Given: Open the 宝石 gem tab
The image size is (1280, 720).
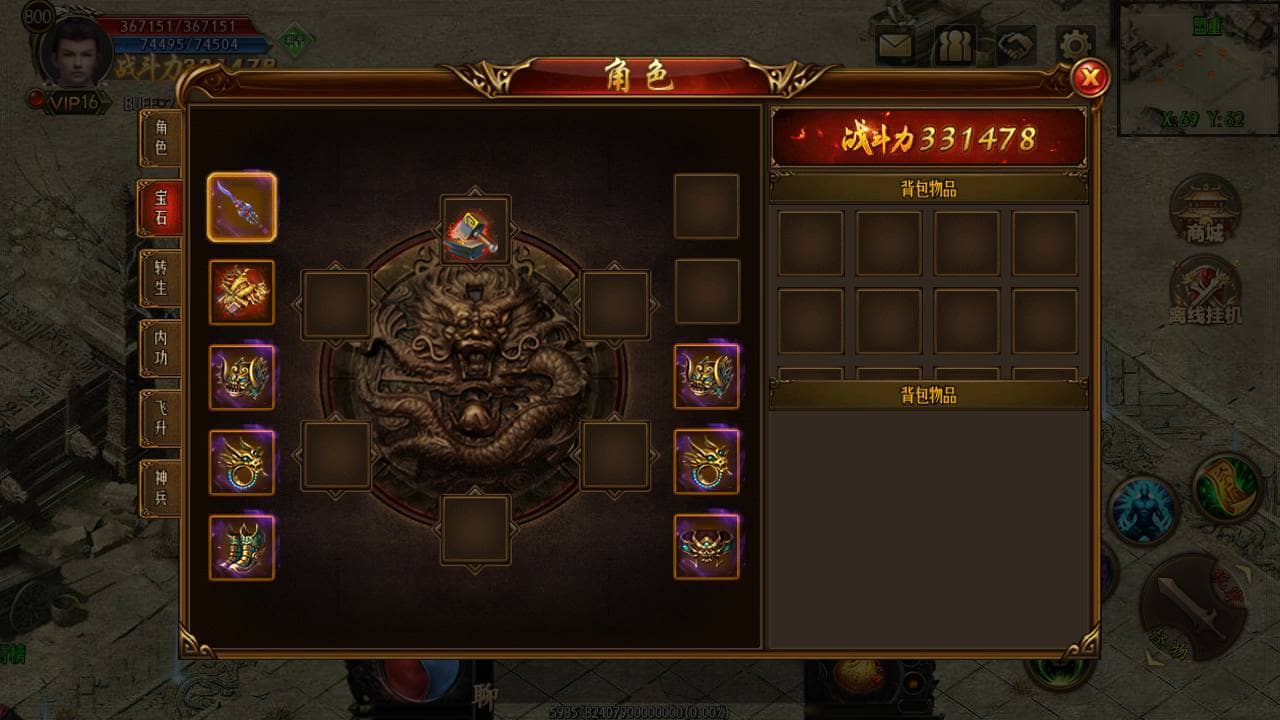Looking at the screenshot, I should (160, 208).
